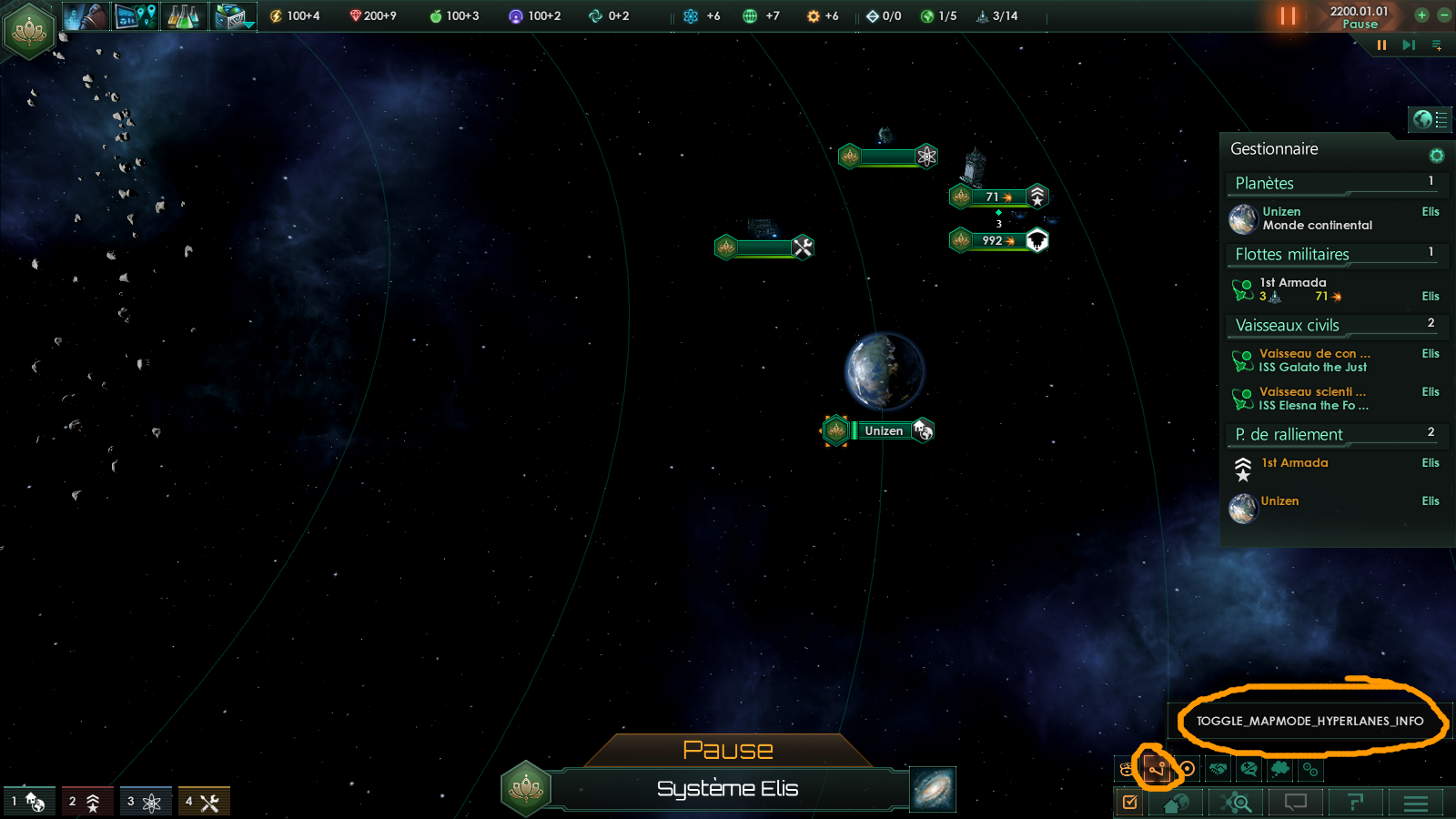Viewport: 1456px width, 819px height.
Task: Select science ship ISS Elesna
Action: 1315,399
